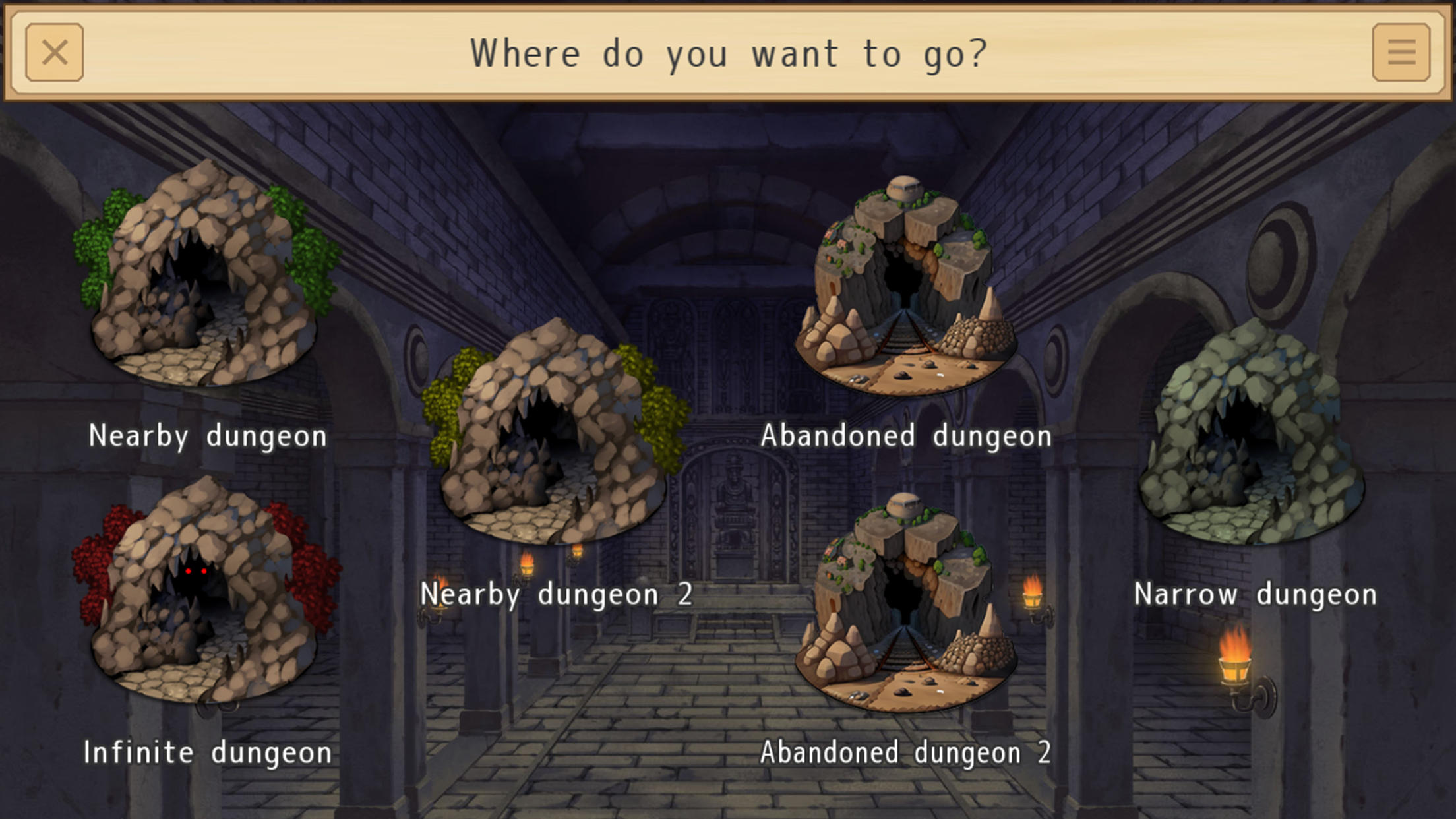The height and width of the screenshot is (819, 1456).
Task: Click the Nearby dungeon 2 label
Action: [x=557, y=594]
